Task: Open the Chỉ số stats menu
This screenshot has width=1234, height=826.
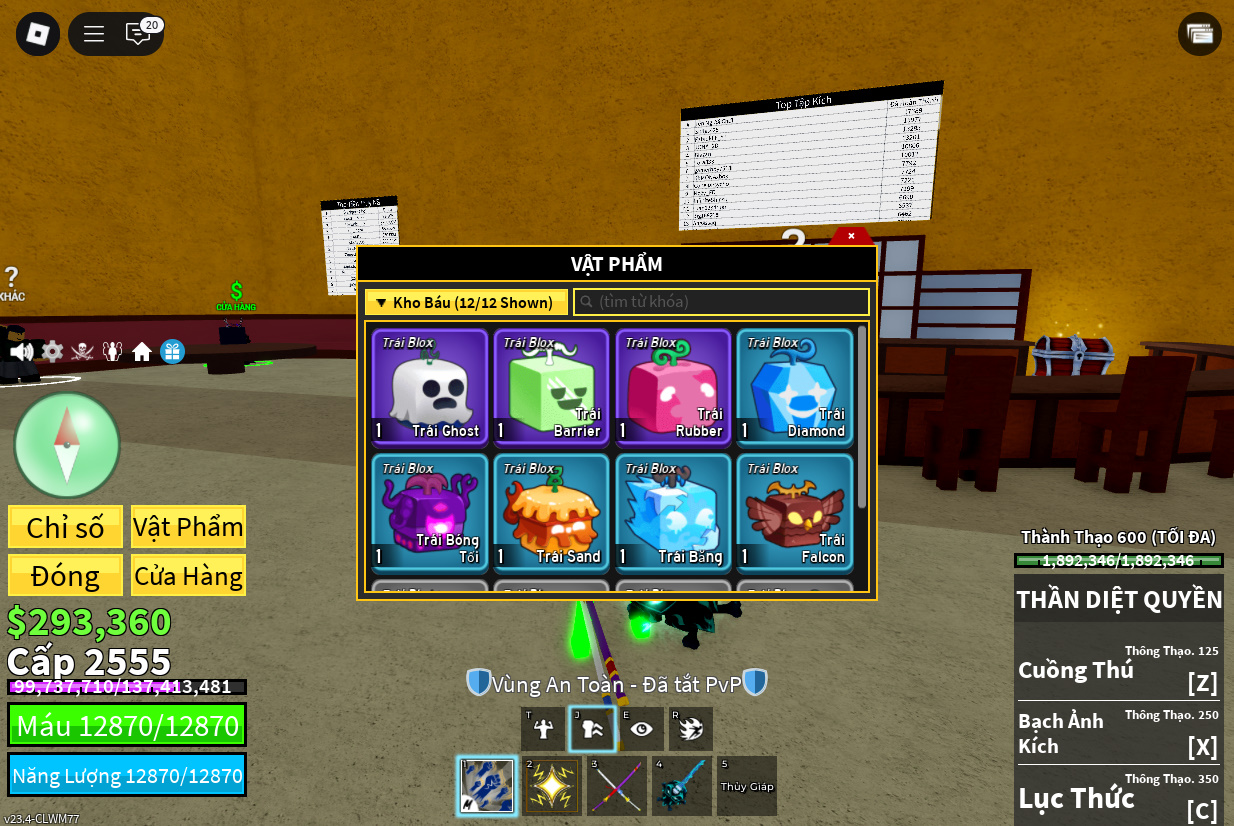Action: (x=65, y=527)
